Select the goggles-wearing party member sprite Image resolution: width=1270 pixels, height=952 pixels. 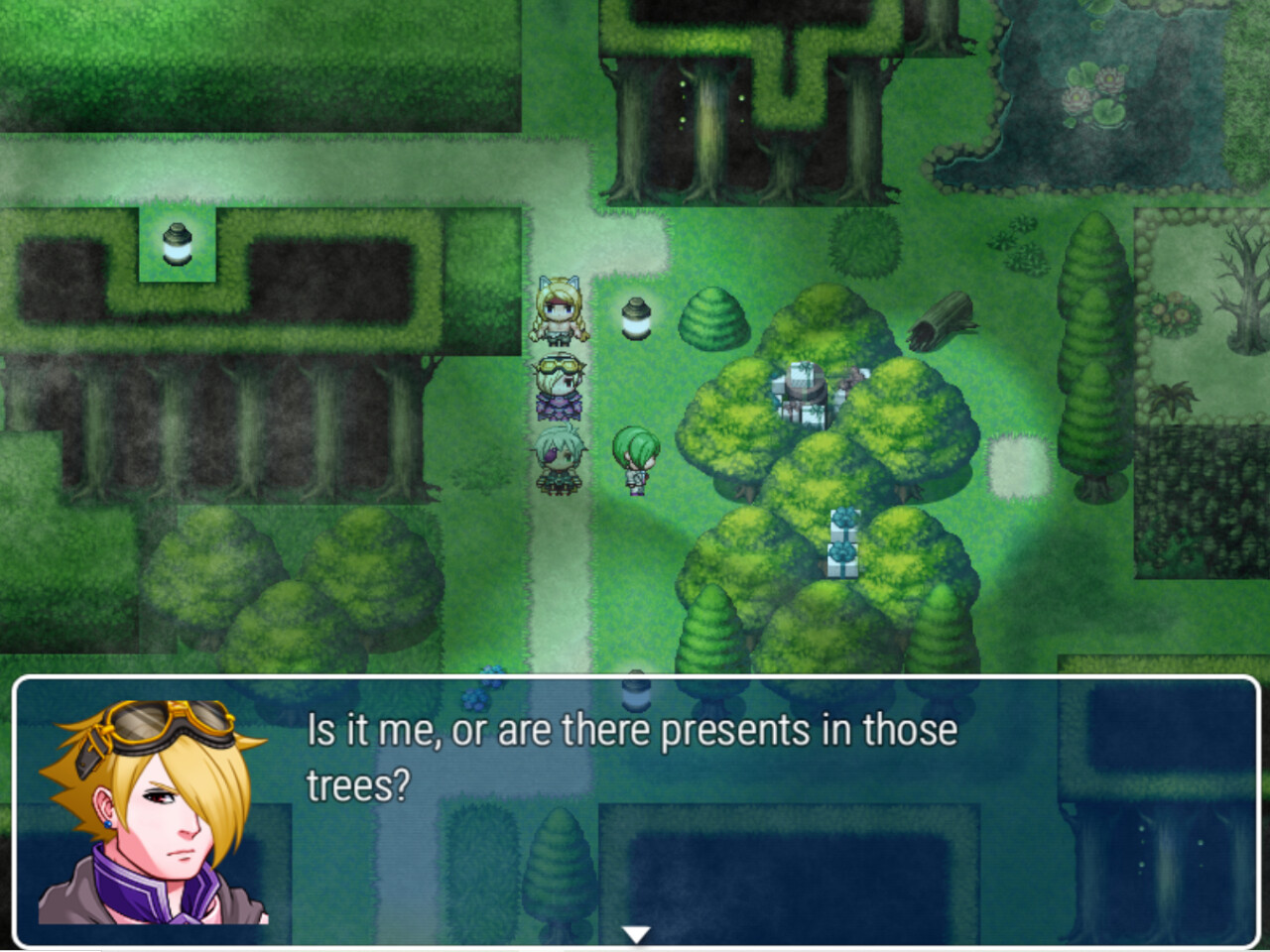(559, 387)
